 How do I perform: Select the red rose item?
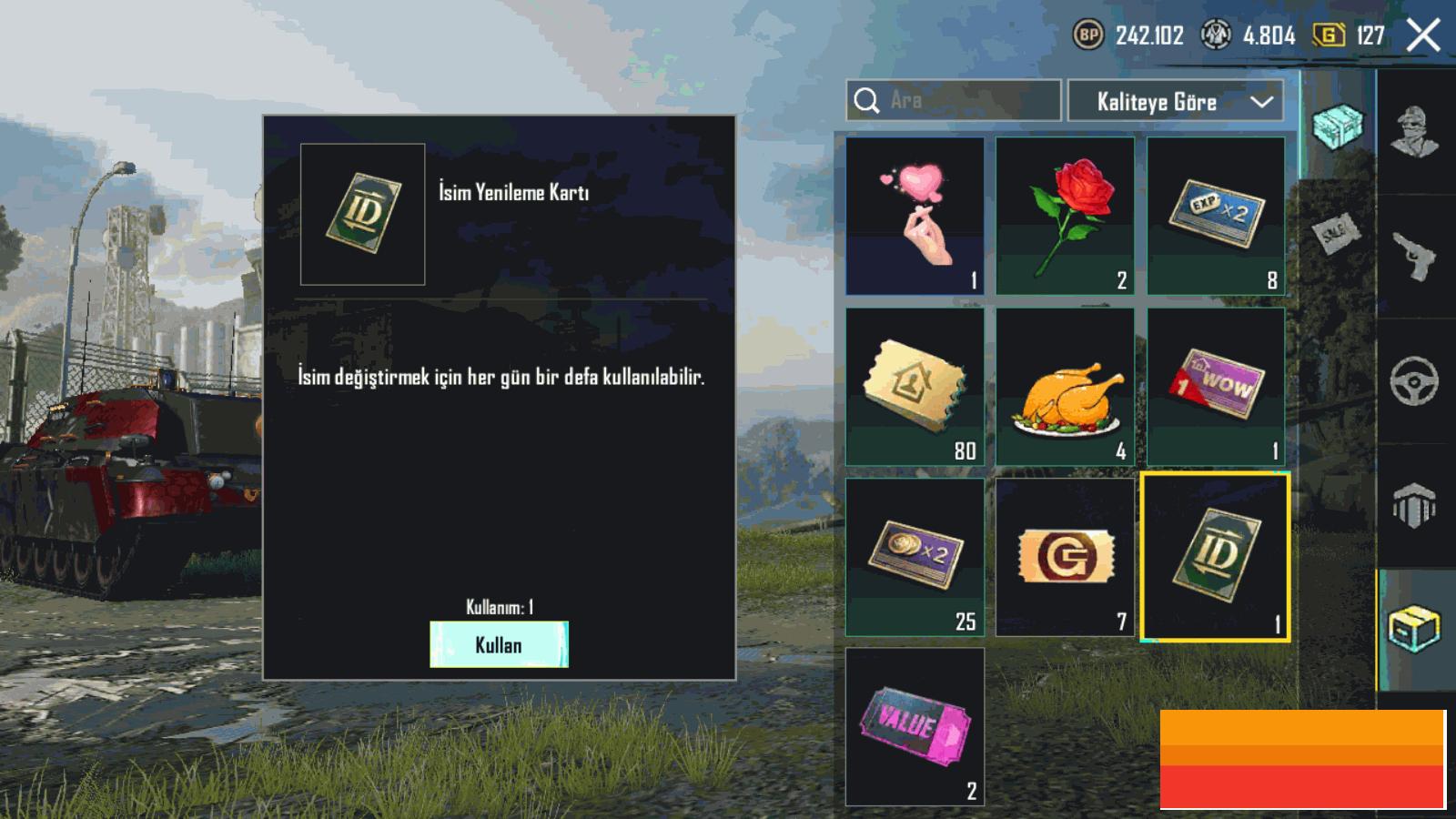pos(1065,217)
